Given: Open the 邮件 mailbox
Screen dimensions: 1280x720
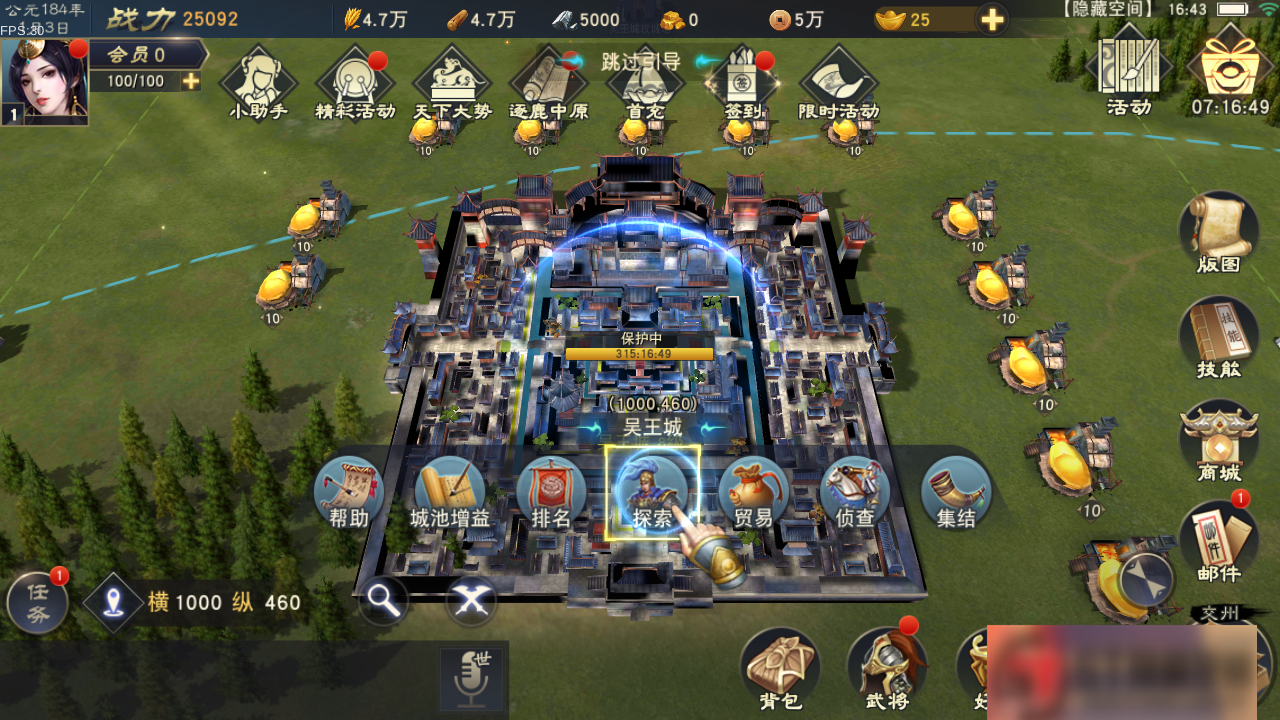Looking at the screenshot, I should (1218, 541).
